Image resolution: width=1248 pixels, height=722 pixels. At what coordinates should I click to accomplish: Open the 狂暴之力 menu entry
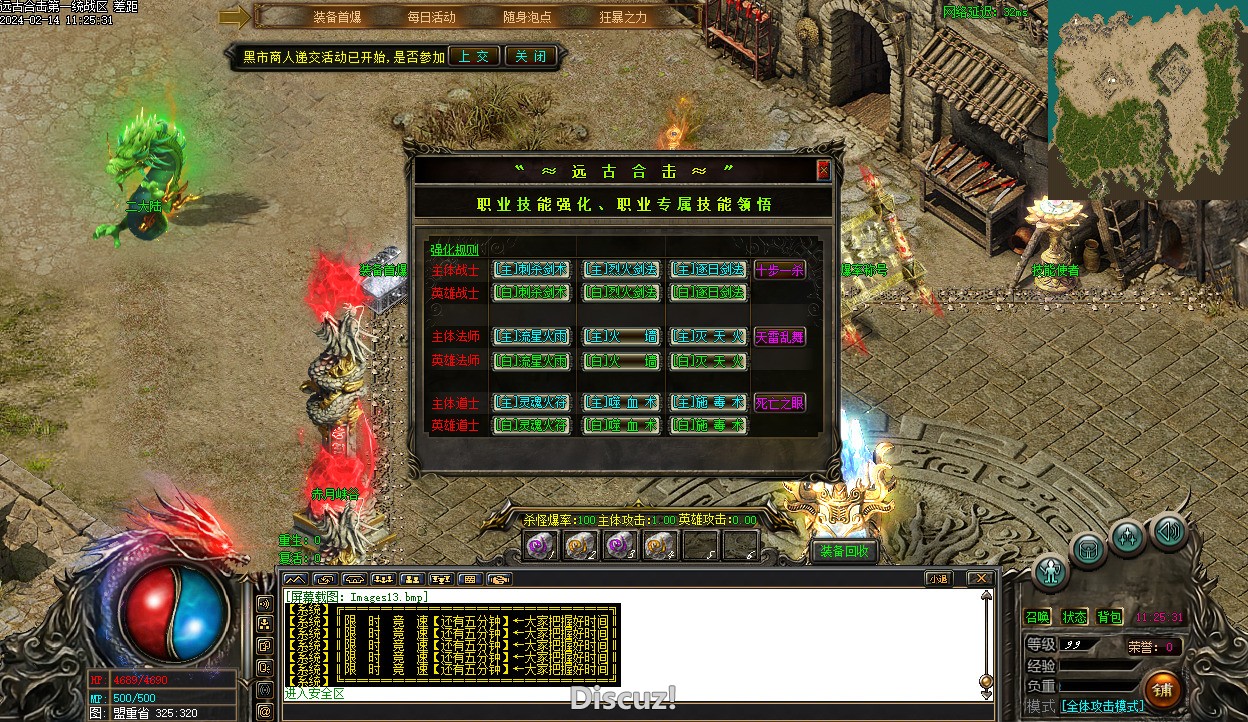pos(623,17)
